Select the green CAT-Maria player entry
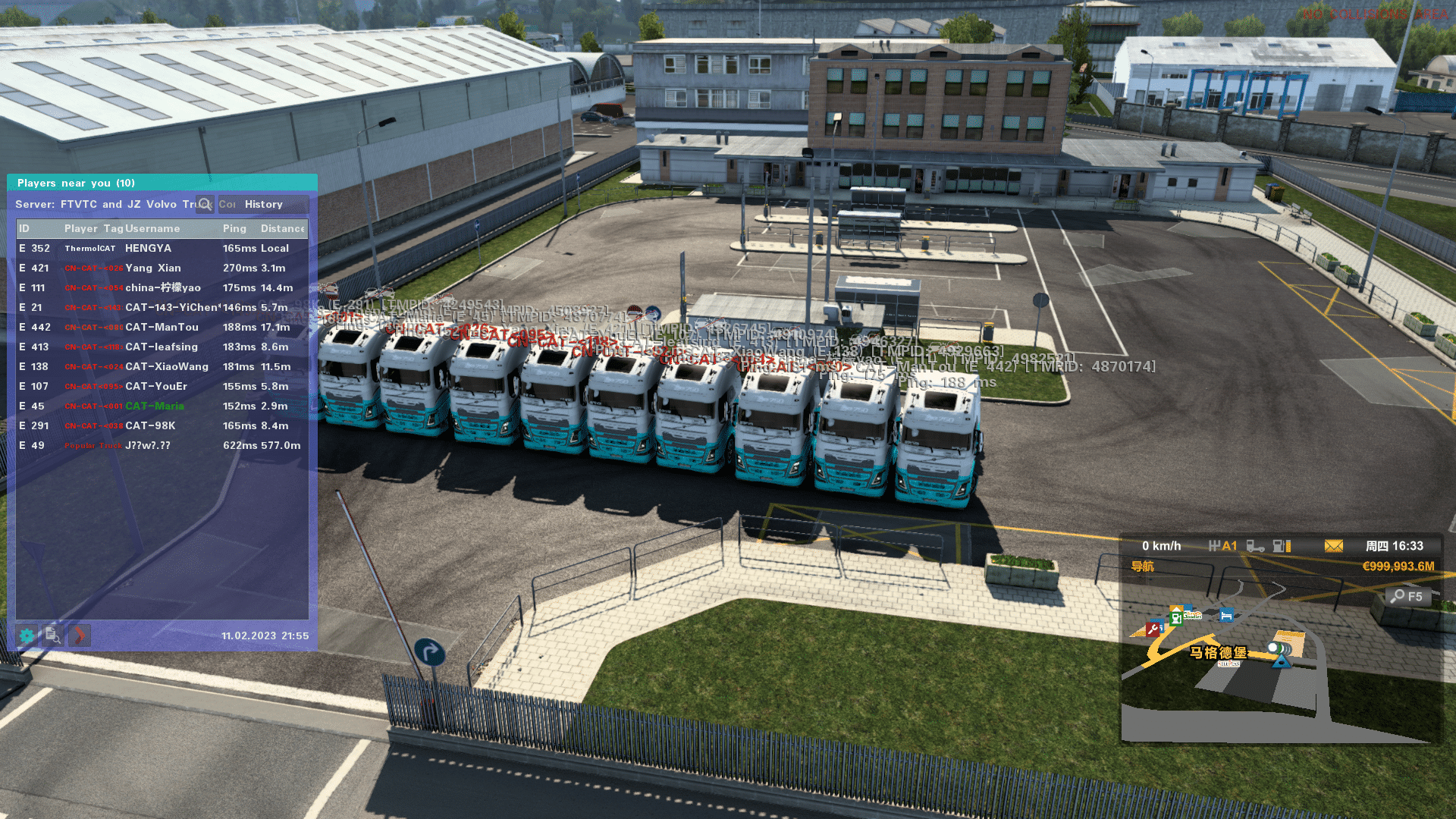 [x=154, y=406]
